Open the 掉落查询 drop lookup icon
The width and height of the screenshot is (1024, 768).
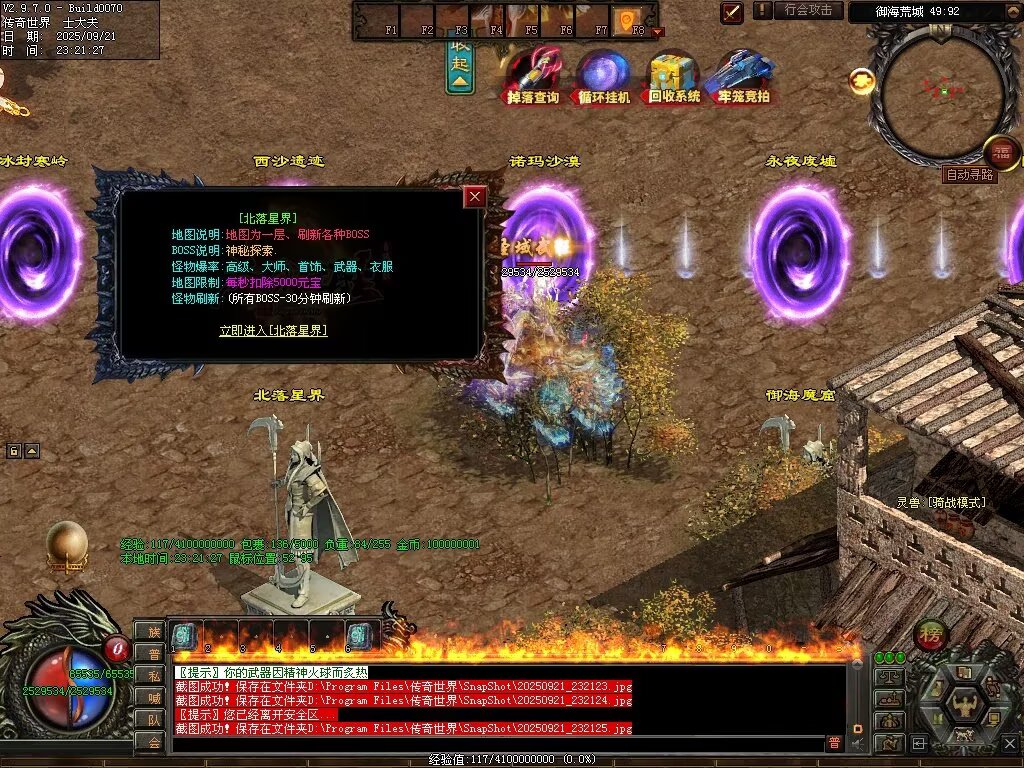(533, 76)
